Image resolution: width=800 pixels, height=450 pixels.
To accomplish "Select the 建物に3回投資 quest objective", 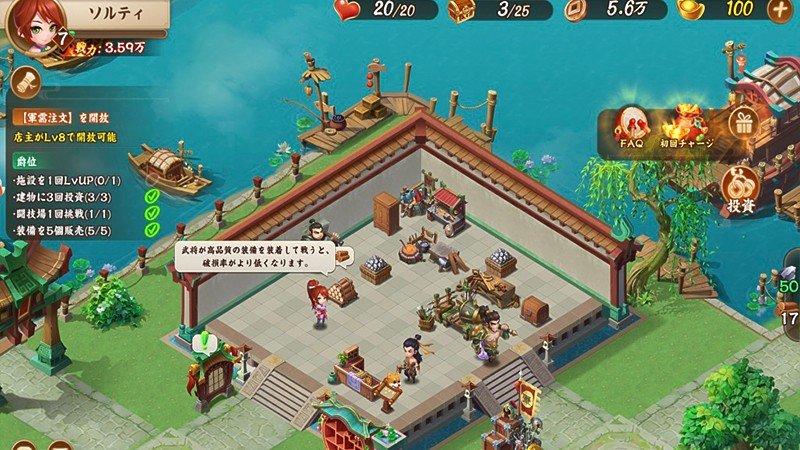I will coord(62,196).
